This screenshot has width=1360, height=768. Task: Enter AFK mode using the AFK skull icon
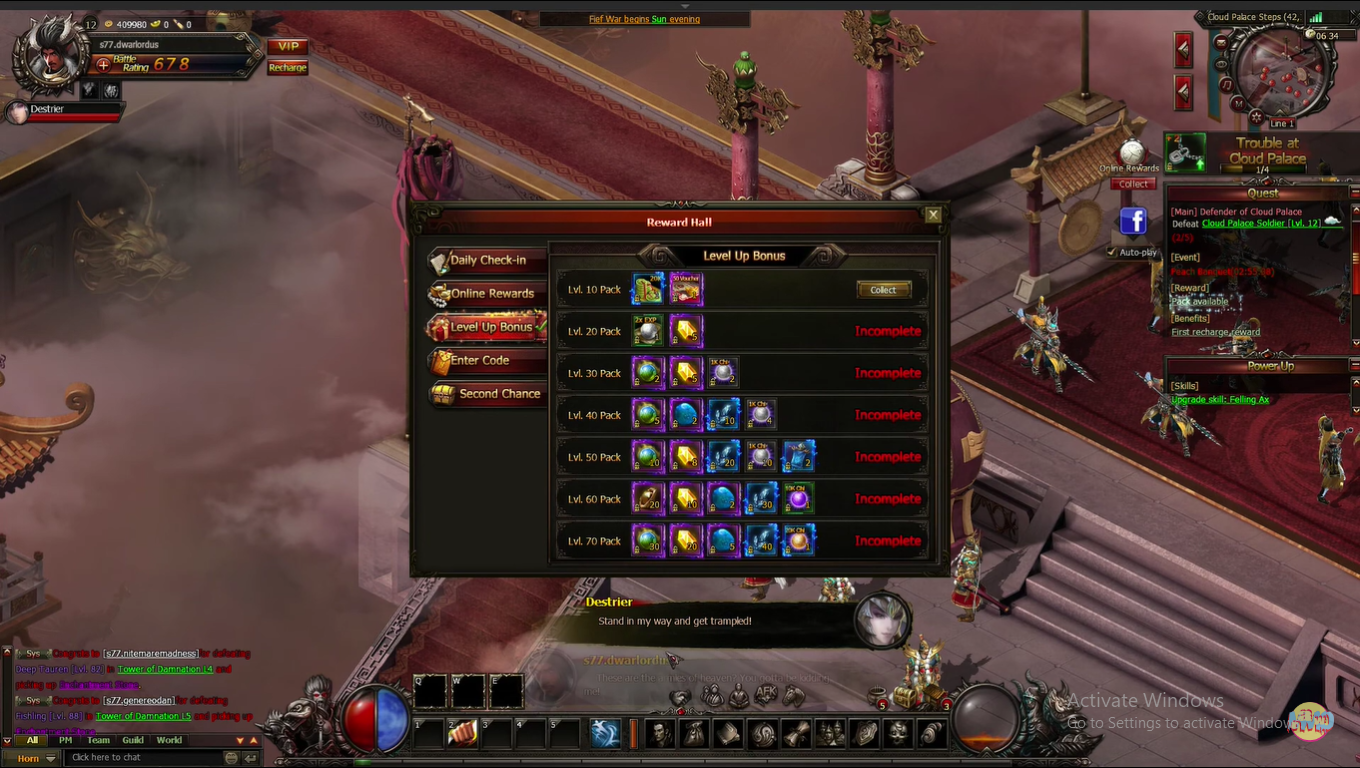point(765,694)
